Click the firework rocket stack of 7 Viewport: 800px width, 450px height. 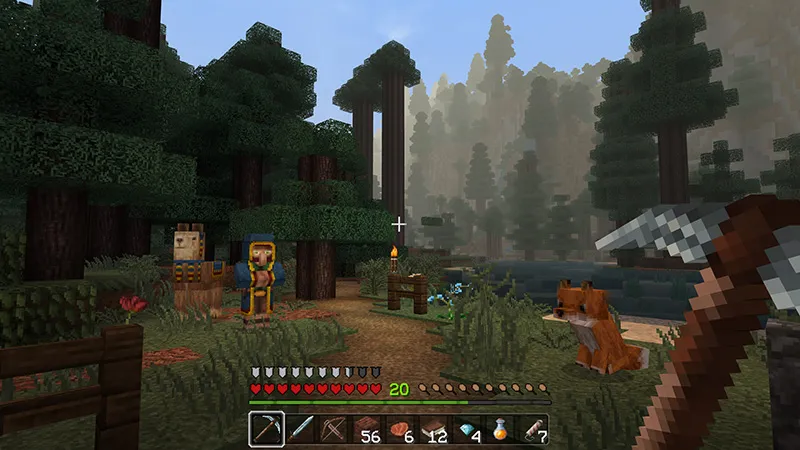(x=535, y=429)
